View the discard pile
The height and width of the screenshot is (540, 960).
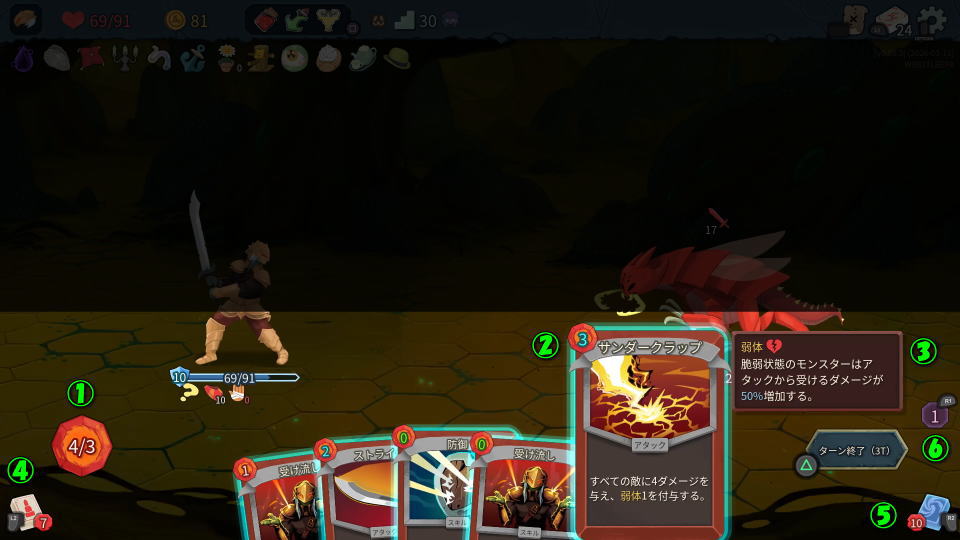(934, 510)
